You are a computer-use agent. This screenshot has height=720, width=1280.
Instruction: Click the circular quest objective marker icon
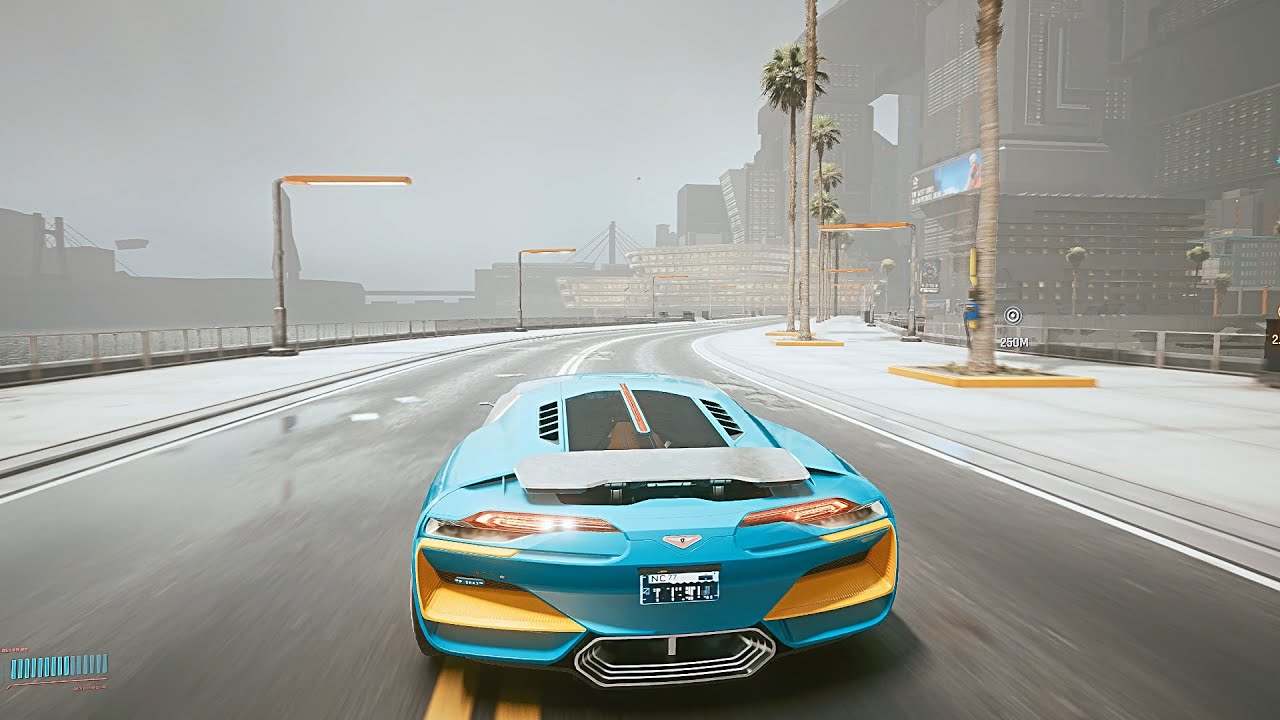1013,316
